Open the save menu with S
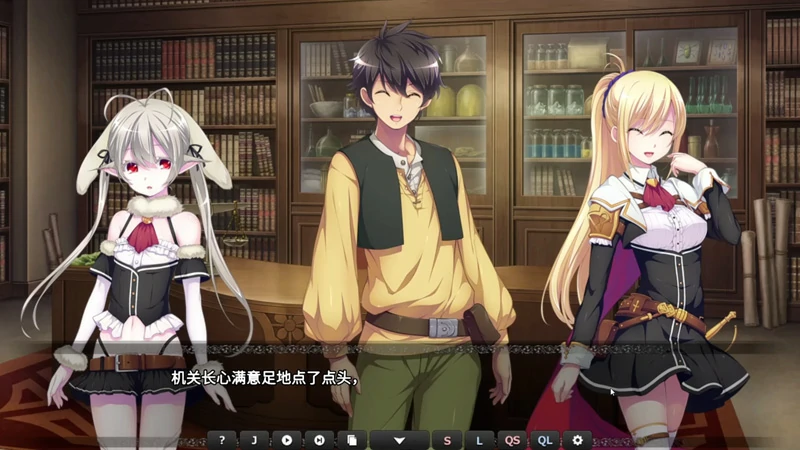This screenshot has width=800, height=450. pos(447,440)
